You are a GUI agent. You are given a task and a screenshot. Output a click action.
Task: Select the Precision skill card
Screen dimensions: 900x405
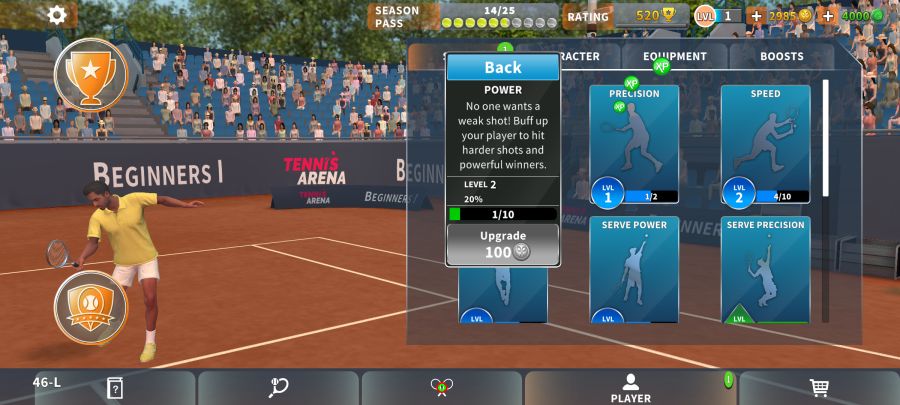[634, 143]
